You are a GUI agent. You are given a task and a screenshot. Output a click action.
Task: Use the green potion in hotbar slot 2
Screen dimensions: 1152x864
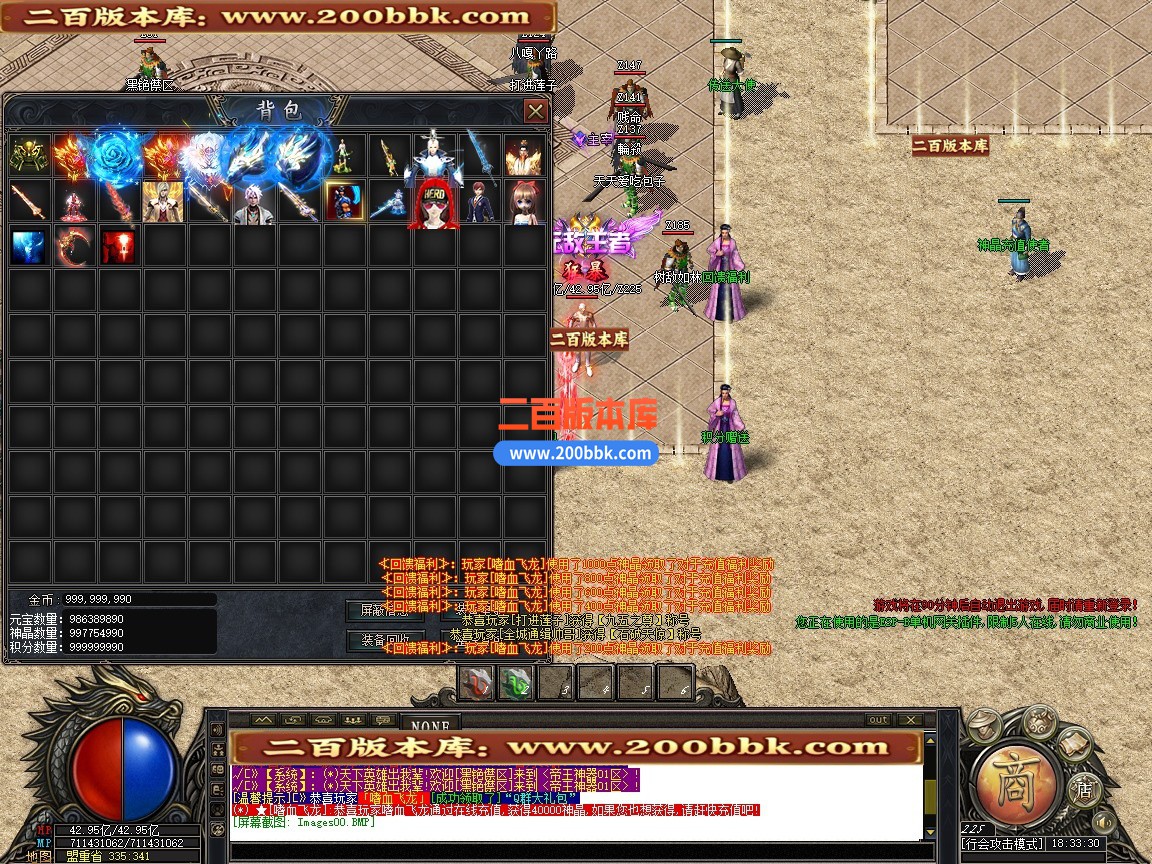(516, 683)
